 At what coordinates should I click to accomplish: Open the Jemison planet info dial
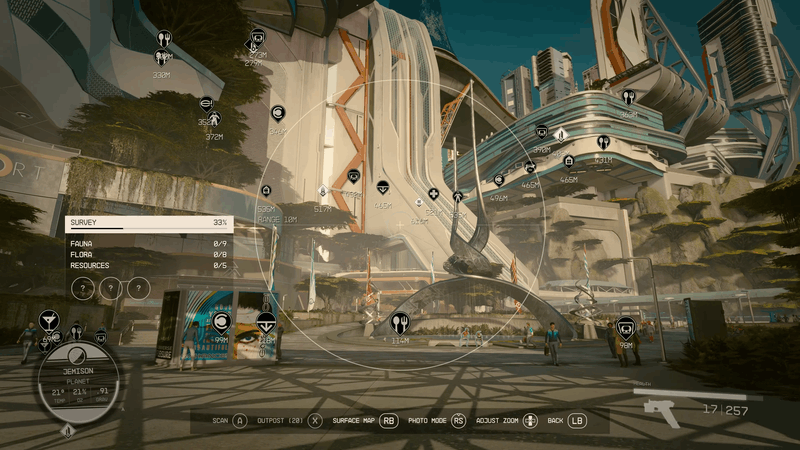78,381
